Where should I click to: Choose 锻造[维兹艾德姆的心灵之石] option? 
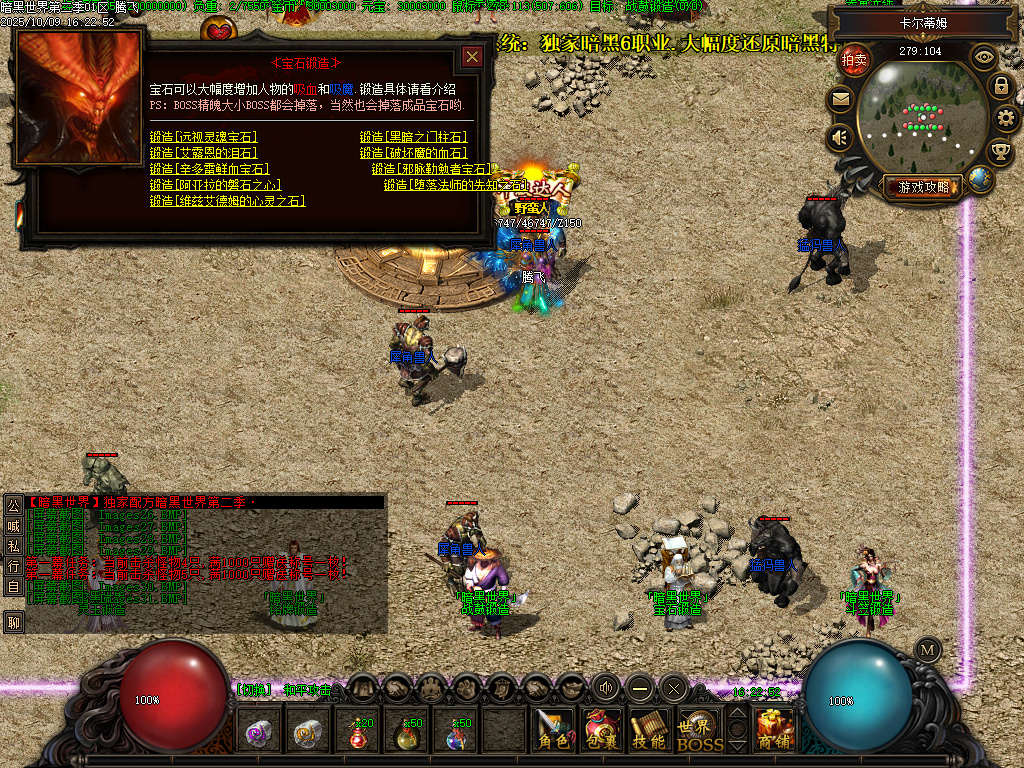[x=227, y=201]
